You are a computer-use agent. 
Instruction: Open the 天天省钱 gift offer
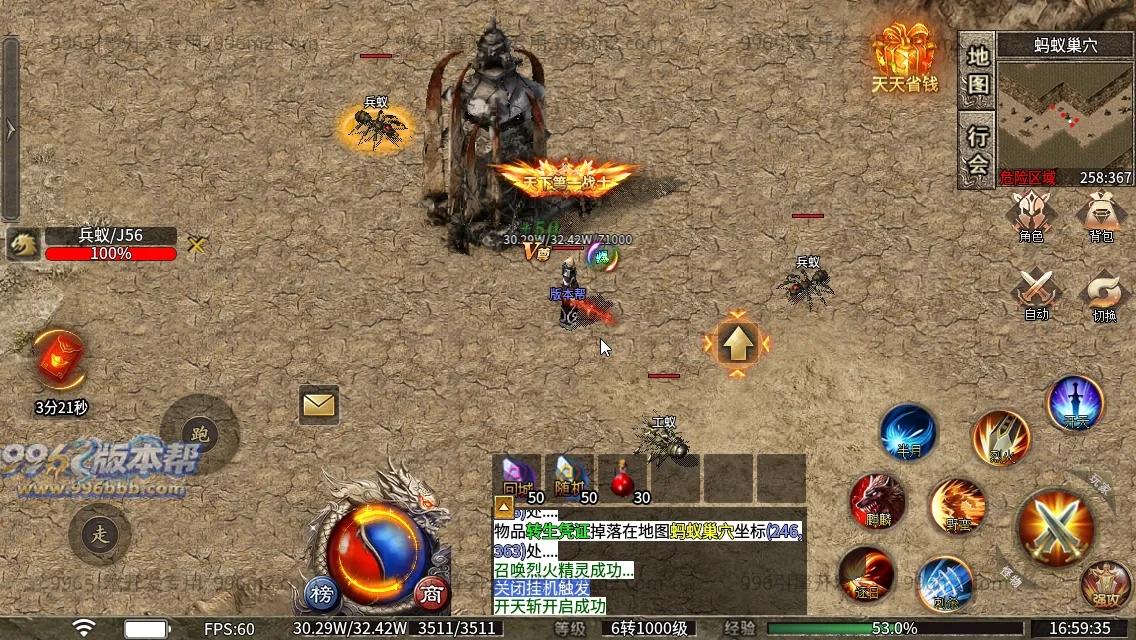(904, 58)
